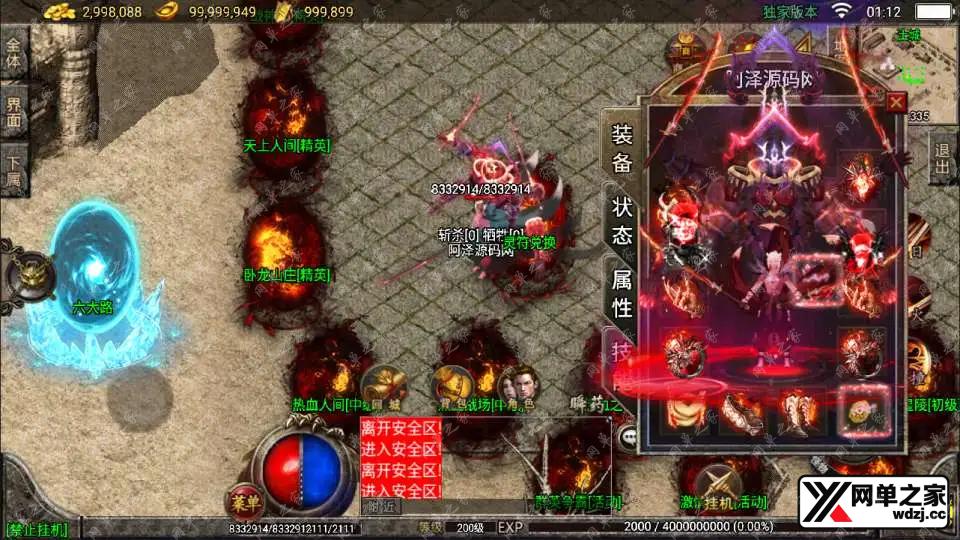
Task: Toggle the 禁止挂机 auto-battle setting
Action: (36, 527)
